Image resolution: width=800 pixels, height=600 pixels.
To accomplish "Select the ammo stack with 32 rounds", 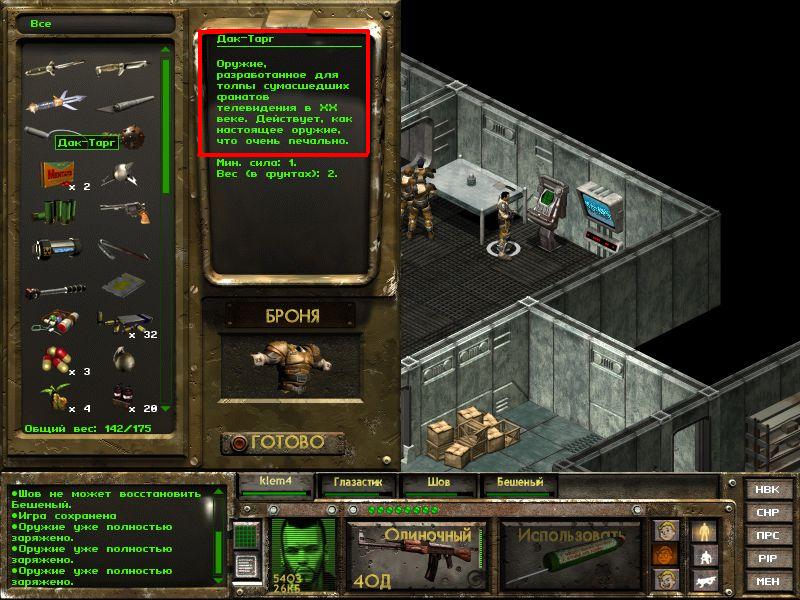I will tap(120, 322).
